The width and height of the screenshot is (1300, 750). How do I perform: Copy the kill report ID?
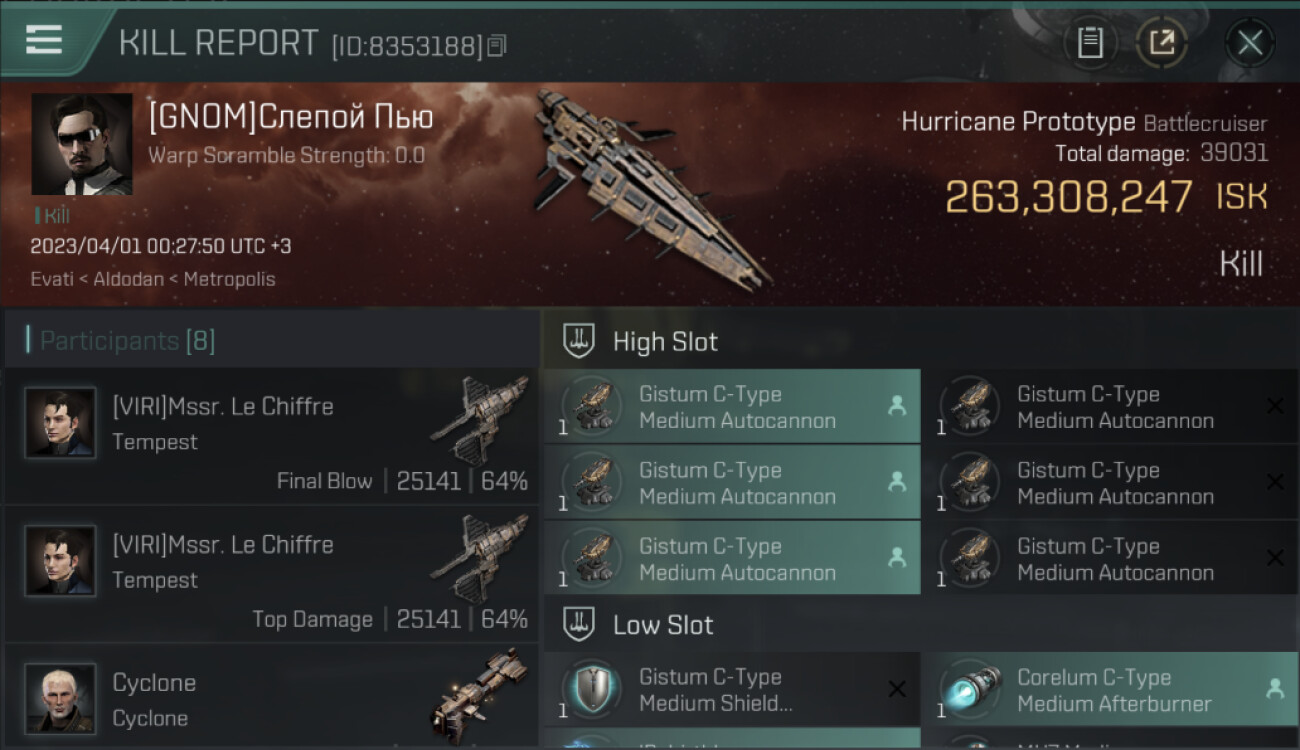(497, 45)
